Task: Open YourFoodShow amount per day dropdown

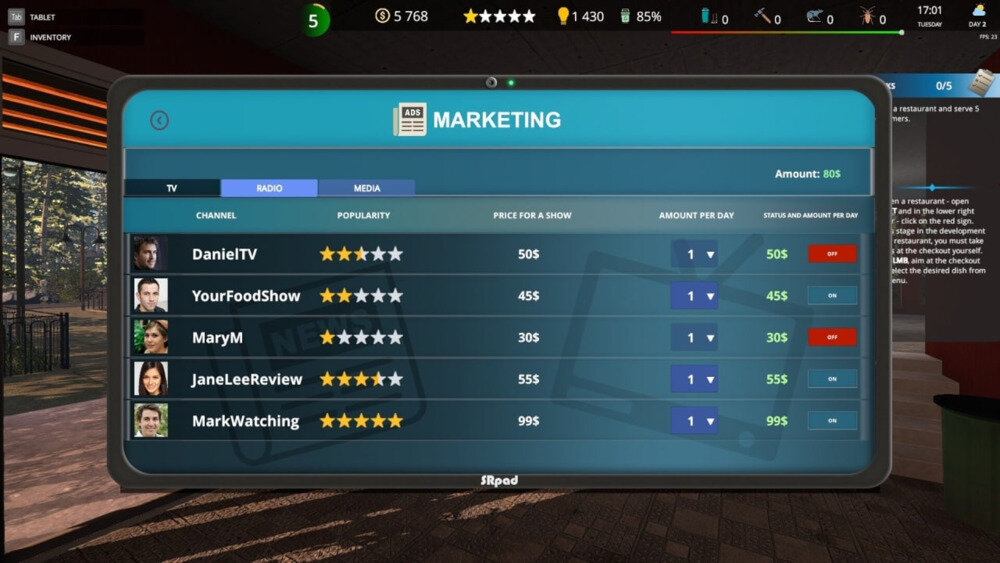Action: [x=694, y=296]
